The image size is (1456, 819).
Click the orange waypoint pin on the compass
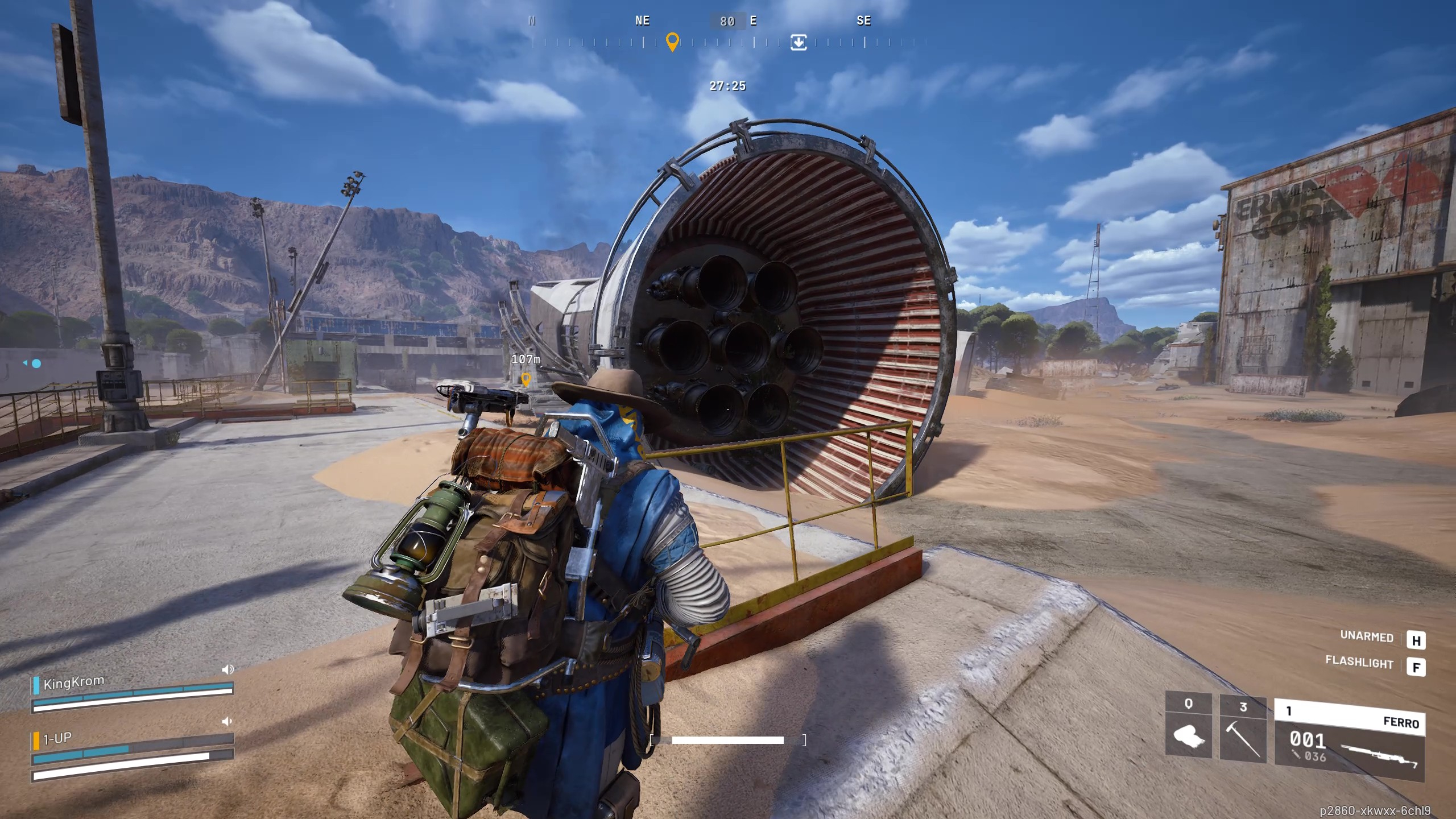(x=673, y=42)
